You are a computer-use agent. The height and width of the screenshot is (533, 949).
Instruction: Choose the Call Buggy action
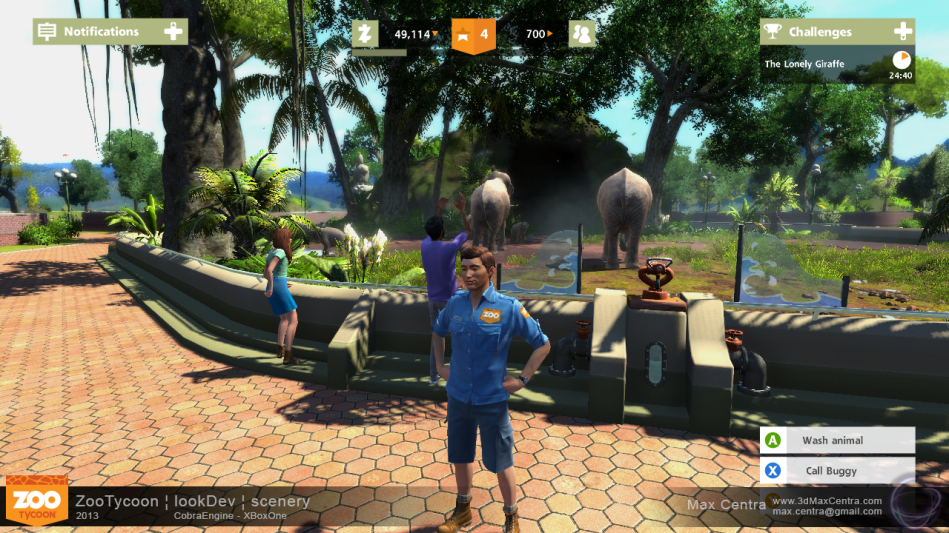pyautogui.click(x=838, y=470)
